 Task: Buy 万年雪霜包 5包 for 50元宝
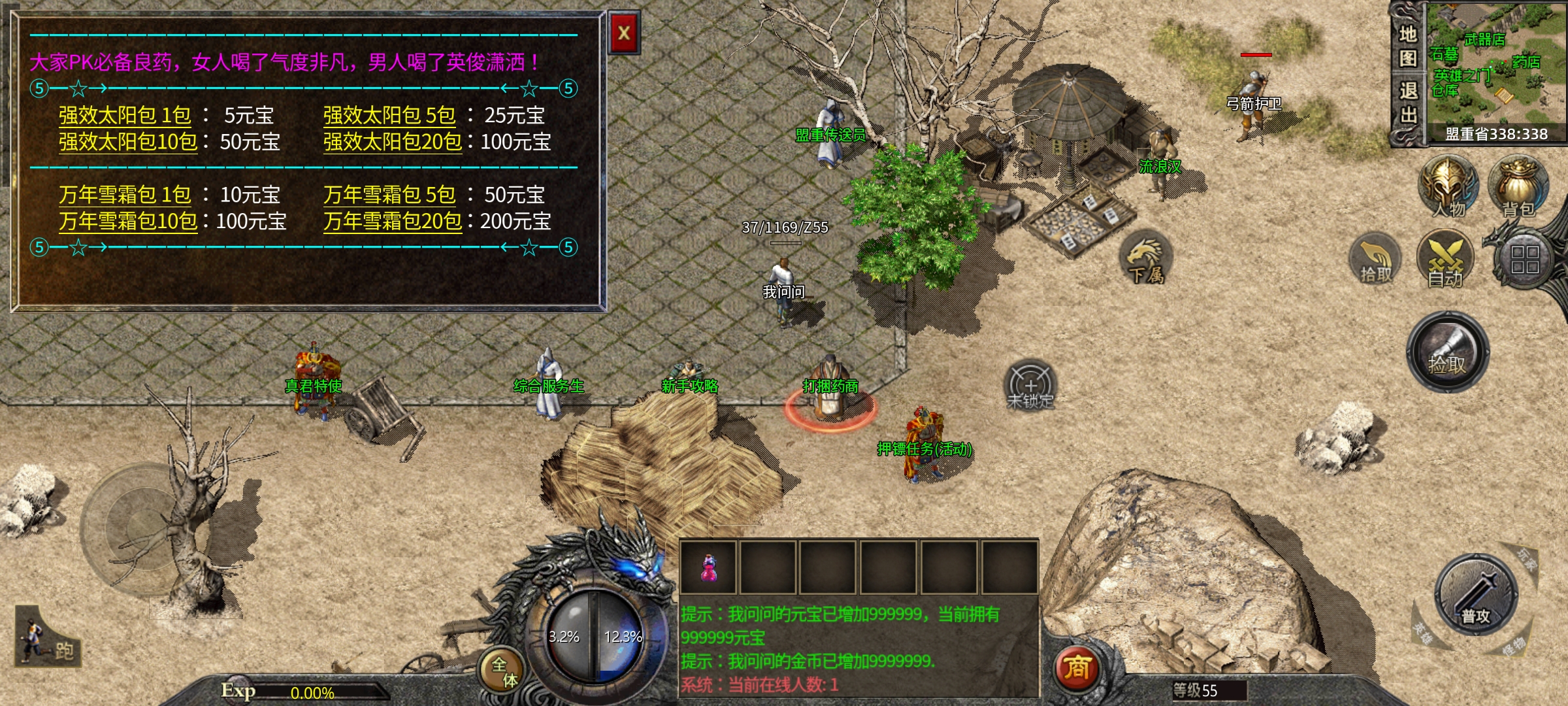point(389,195)
